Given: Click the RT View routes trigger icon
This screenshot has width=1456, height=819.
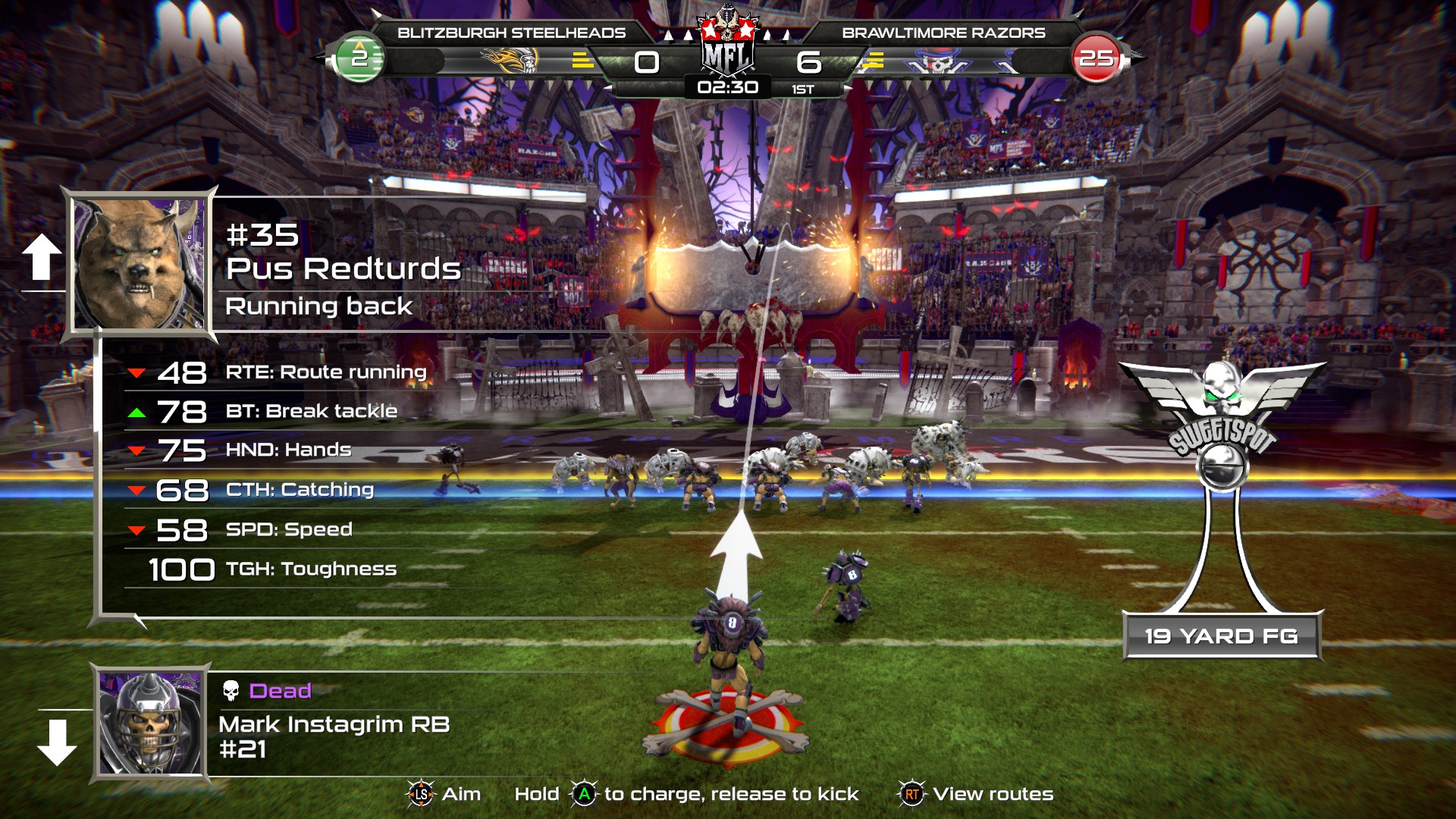Looking at the screenshot, I should coord(913,795).
